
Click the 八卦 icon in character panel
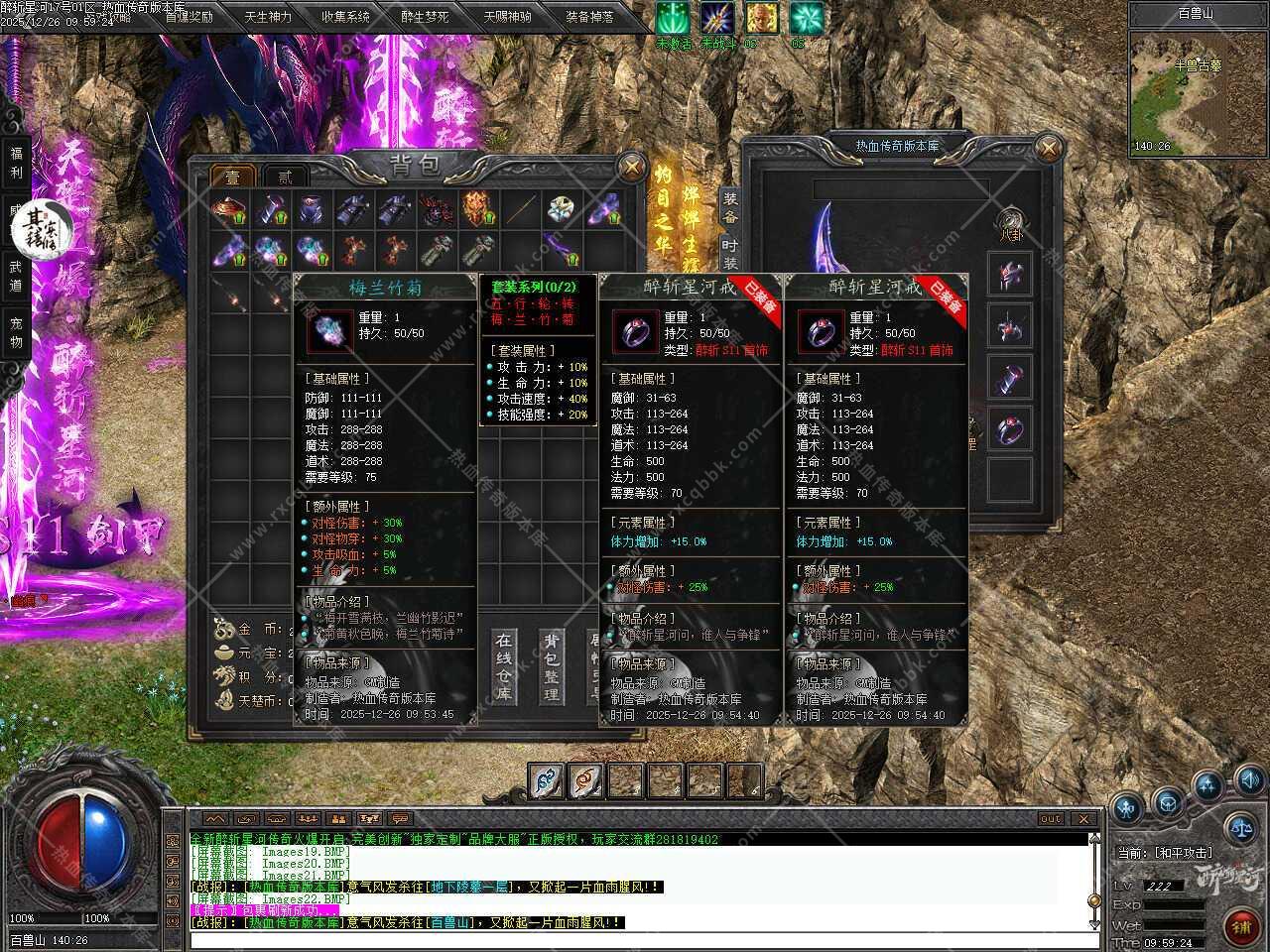coord(1010,222)
